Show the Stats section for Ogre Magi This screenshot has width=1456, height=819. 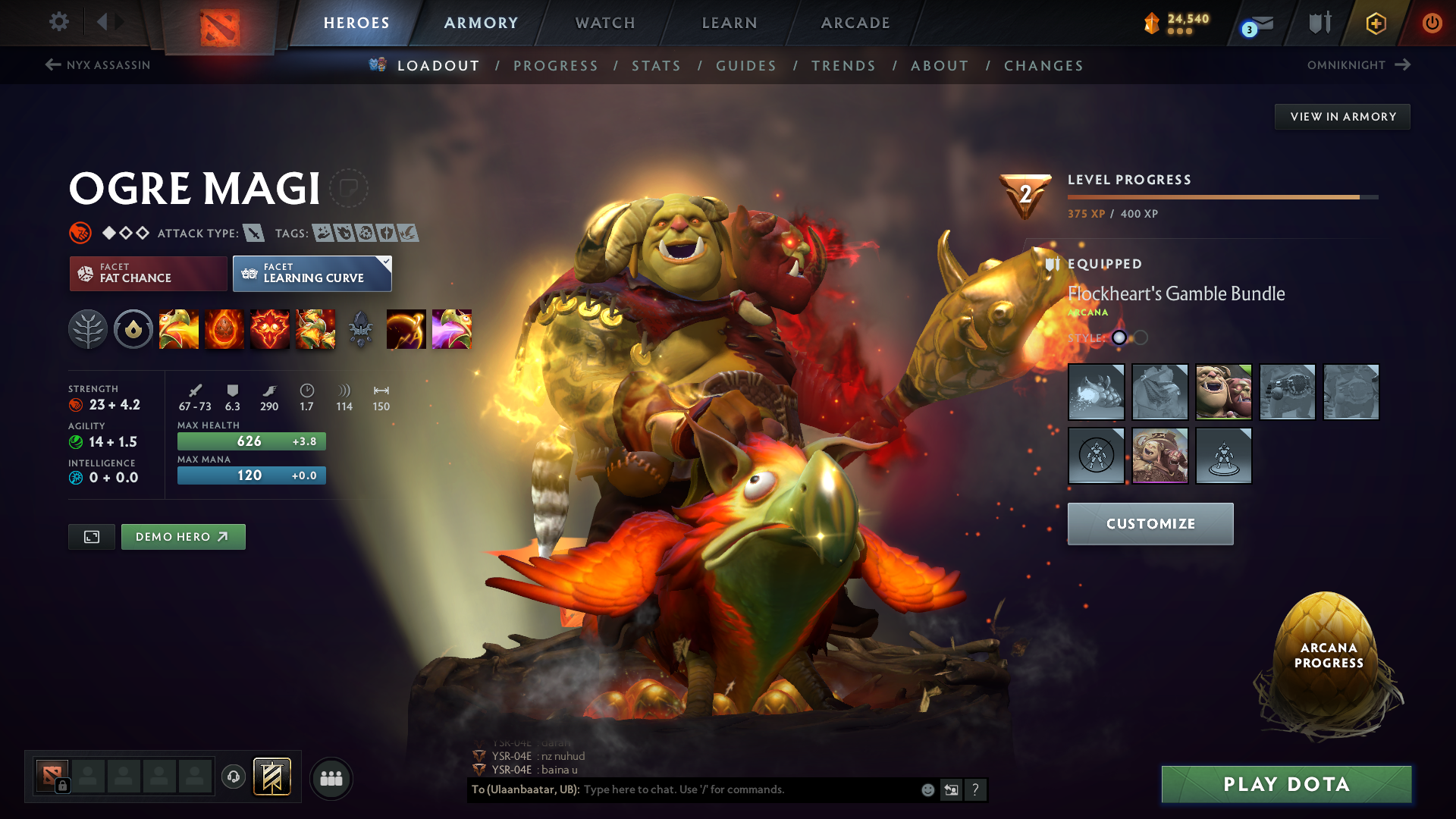pos(656,66)
